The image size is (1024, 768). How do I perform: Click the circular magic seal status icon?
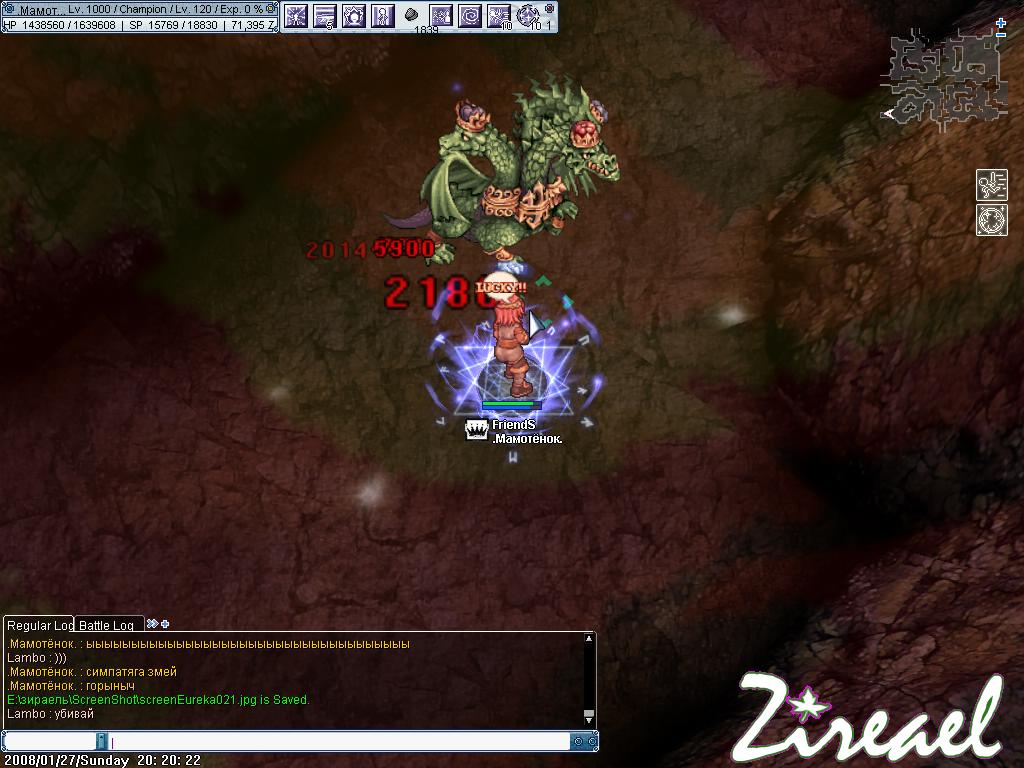point(991,220)
